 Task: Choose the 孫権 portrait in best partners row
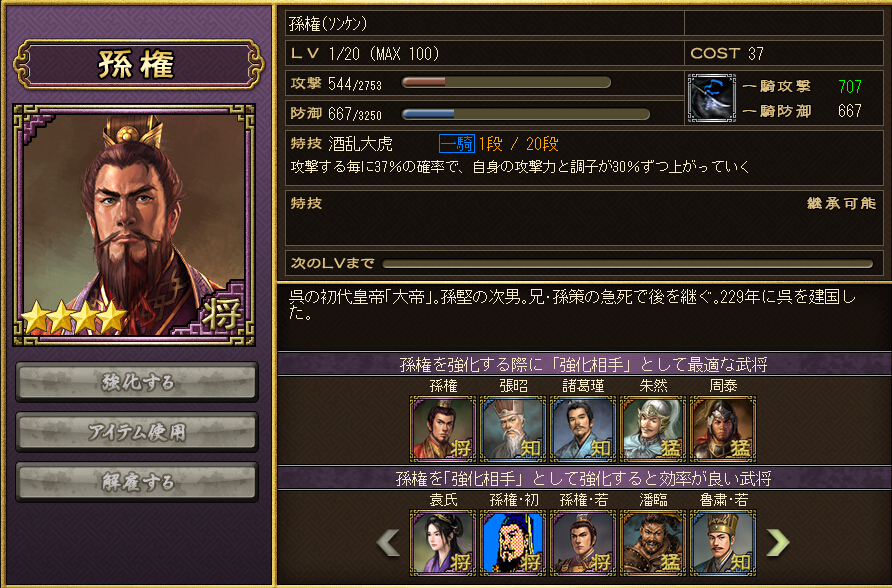coord(443,429)
